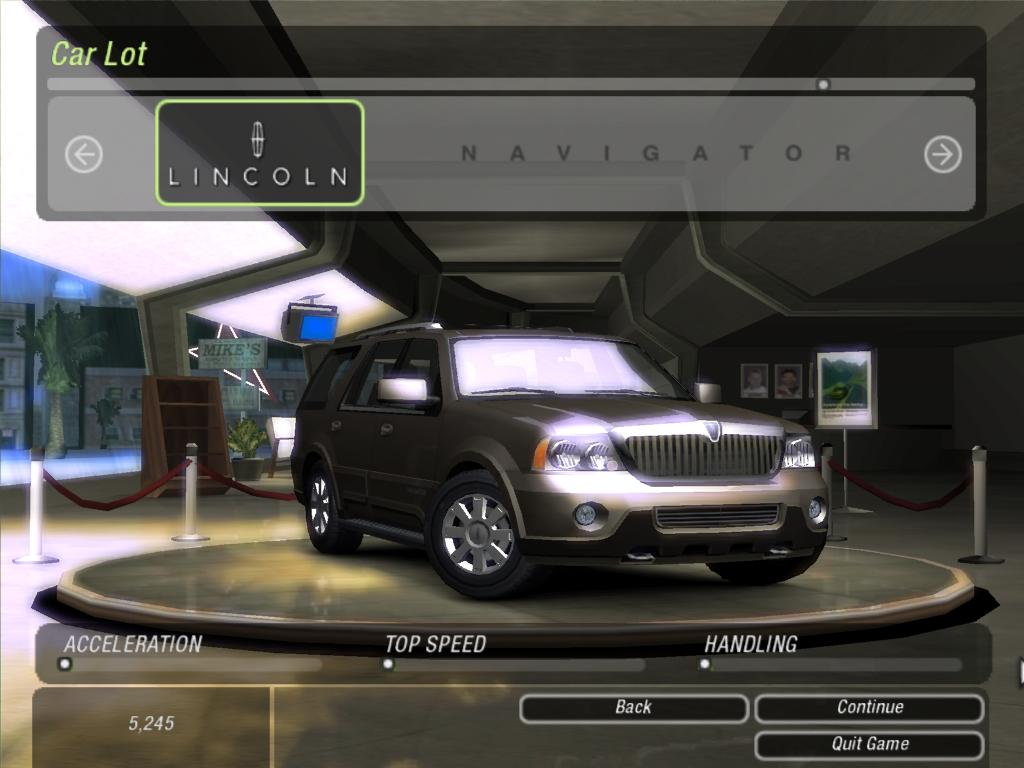Click the car lot scroll position marker

823,85
